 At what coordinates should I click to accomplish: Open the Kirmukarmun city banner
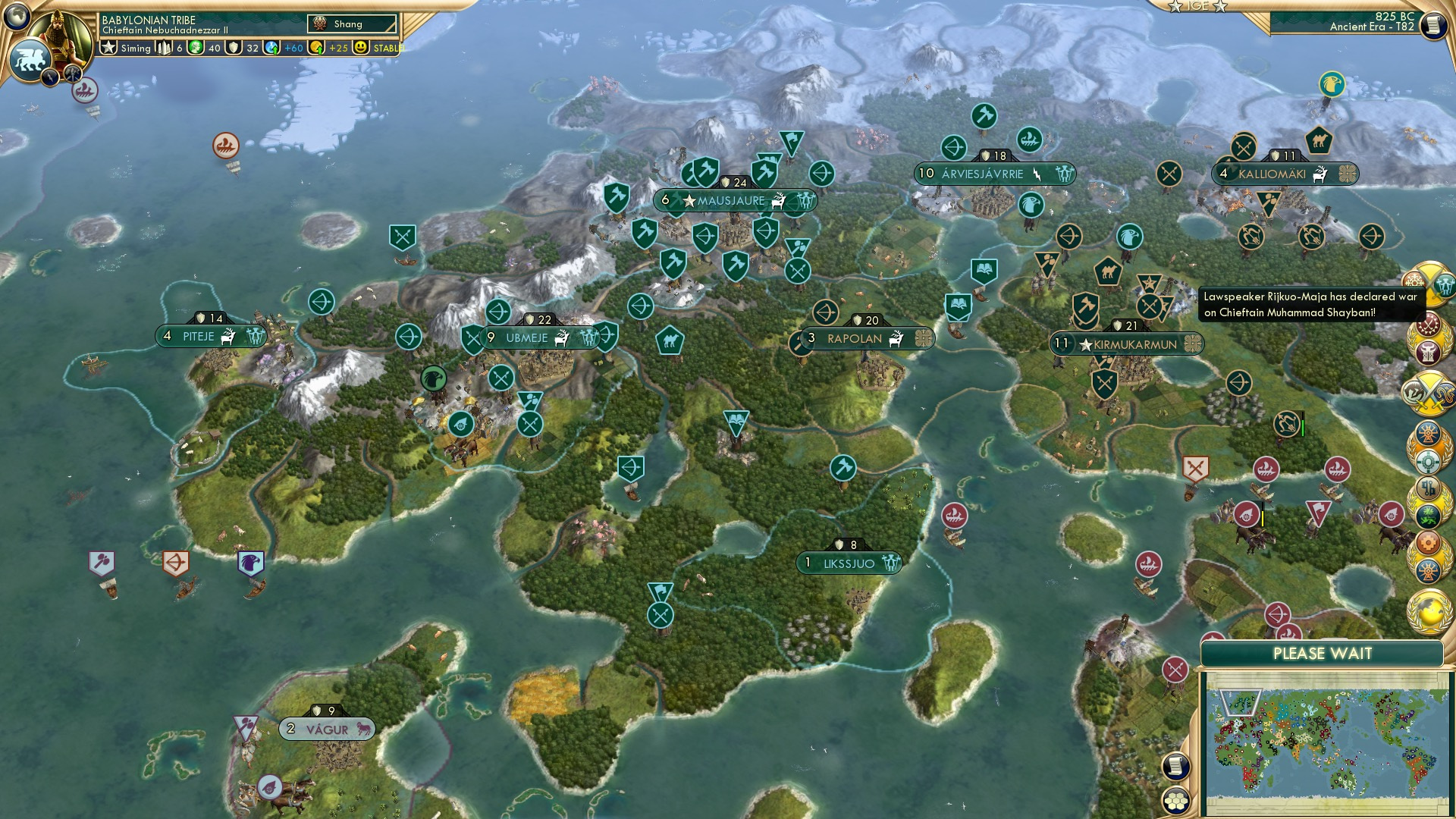1134,344
